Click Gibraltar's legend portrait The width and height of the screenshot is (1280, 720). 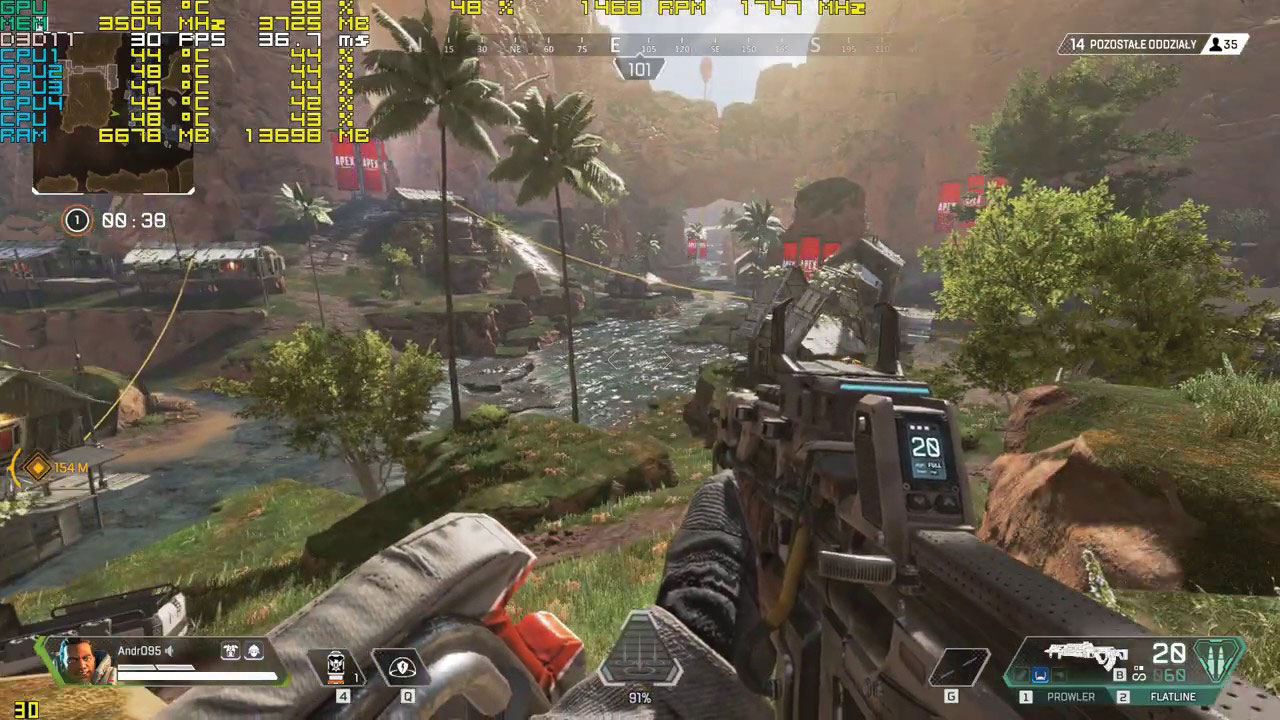tap(80, 660)
